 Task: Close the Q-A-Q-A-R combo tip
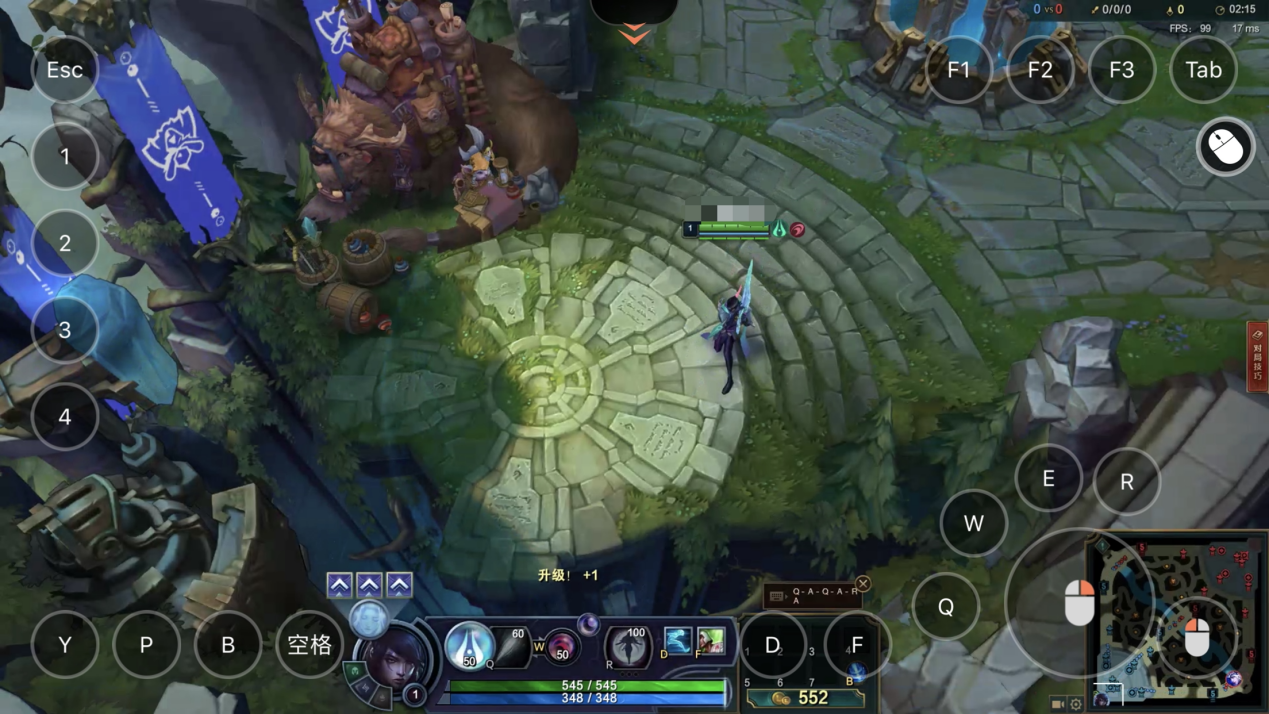[863, 584]
